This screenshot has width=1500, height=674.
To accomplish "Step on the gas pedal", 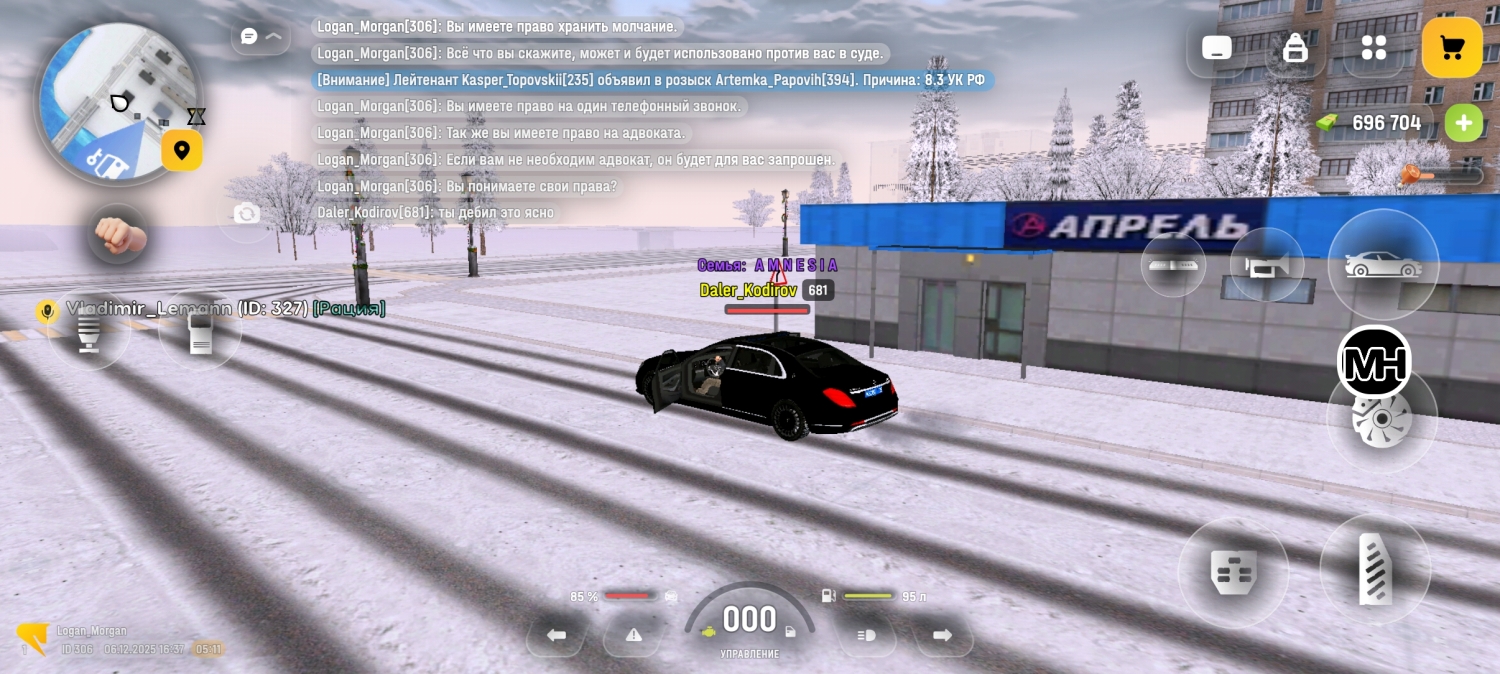I will 1375,570.
